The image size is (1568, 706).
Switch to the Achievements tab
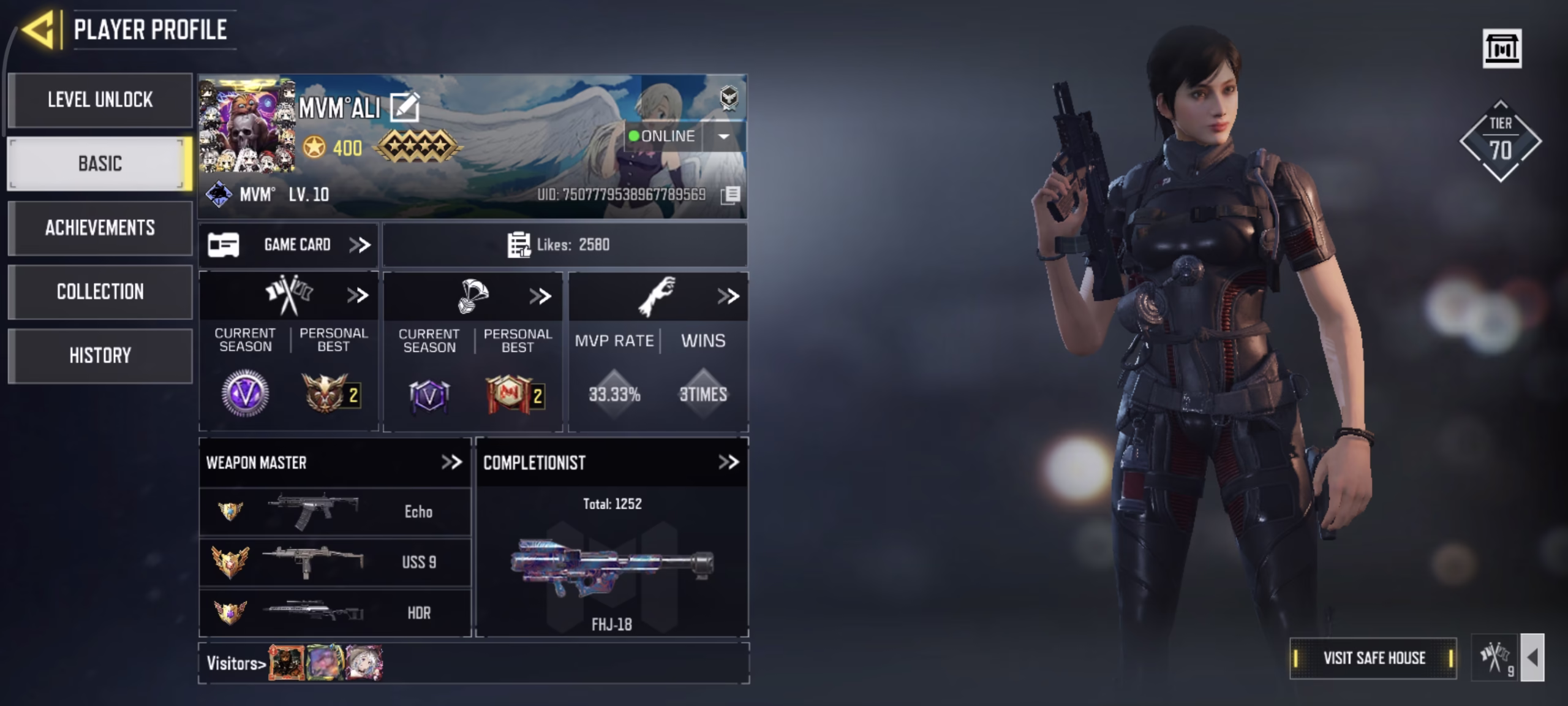coord(100,228)
